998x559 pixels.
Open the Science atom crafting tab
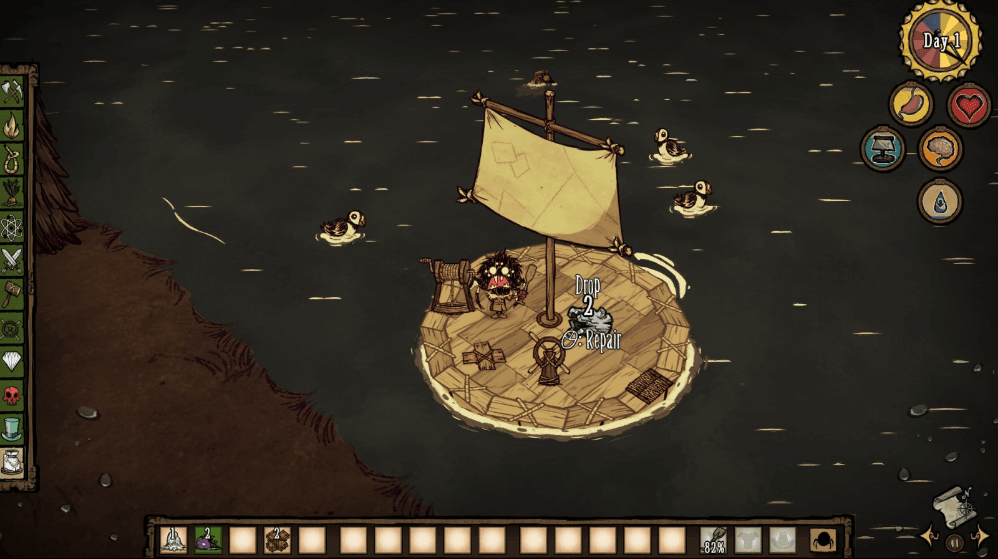[x=12, y=227]
